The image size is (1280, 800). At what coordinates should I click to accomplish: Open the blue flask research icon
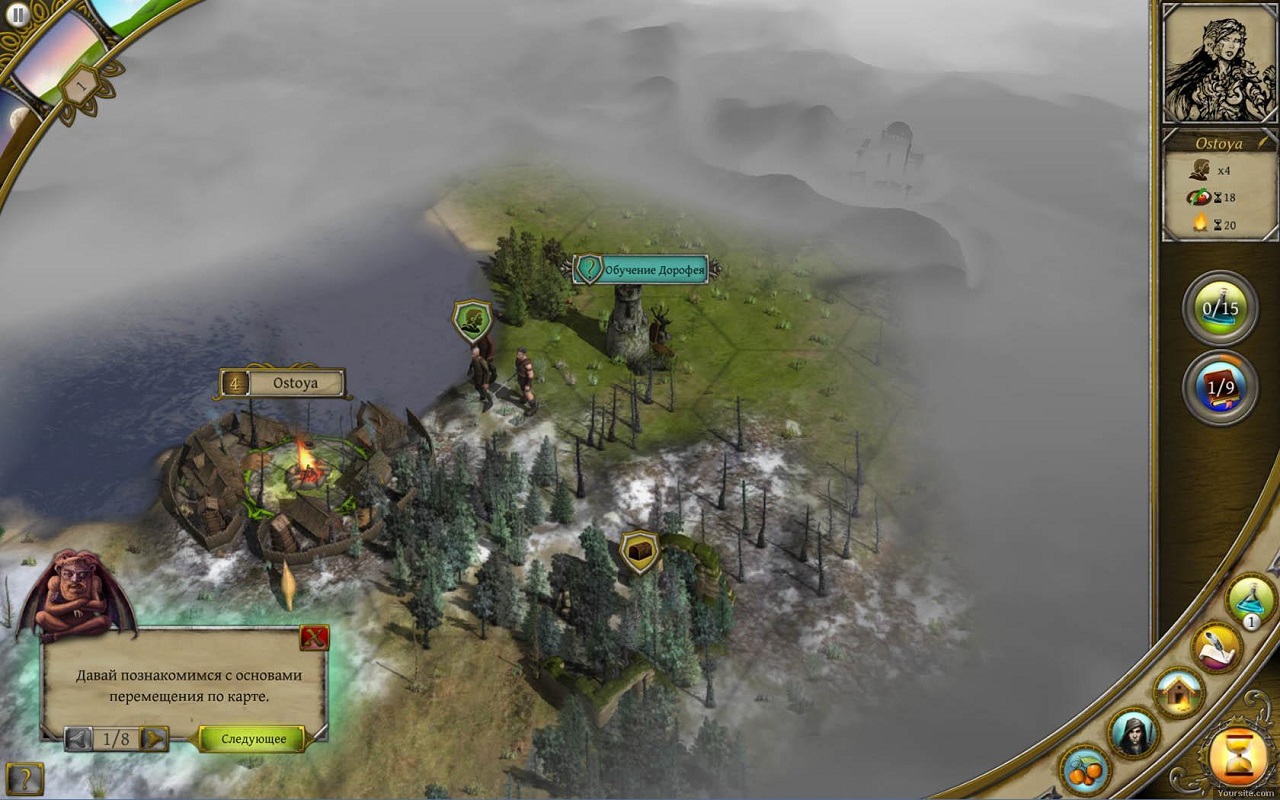pos(1251,599)
